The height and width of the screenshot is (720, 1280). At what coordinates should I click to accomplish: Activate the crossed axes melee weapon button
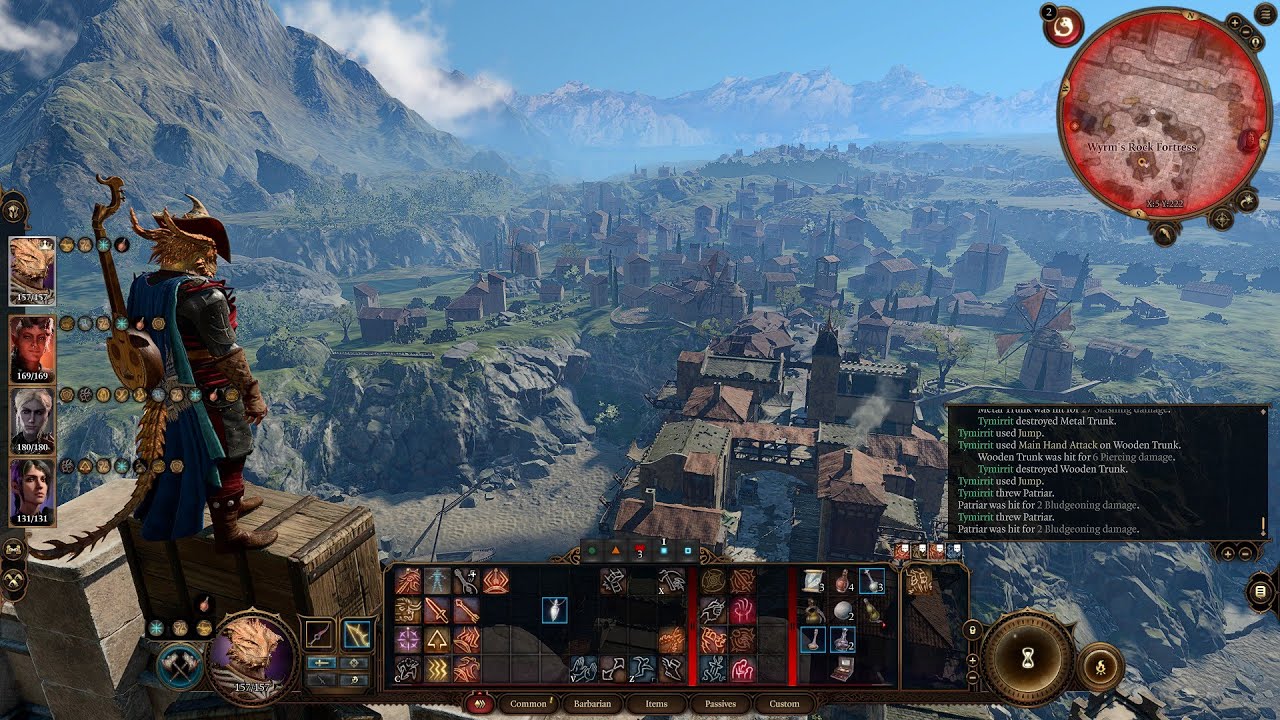pos(180,667)
